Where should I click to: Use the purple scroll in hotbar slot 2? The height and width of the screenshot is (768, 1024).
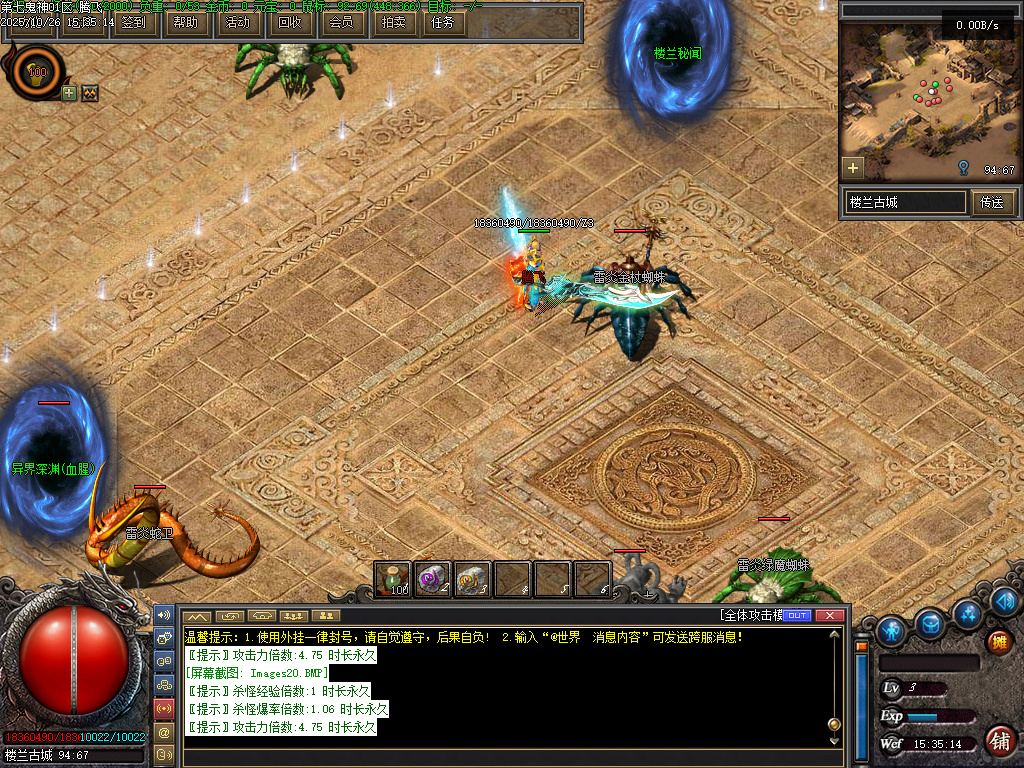click(x=432, y=579)
